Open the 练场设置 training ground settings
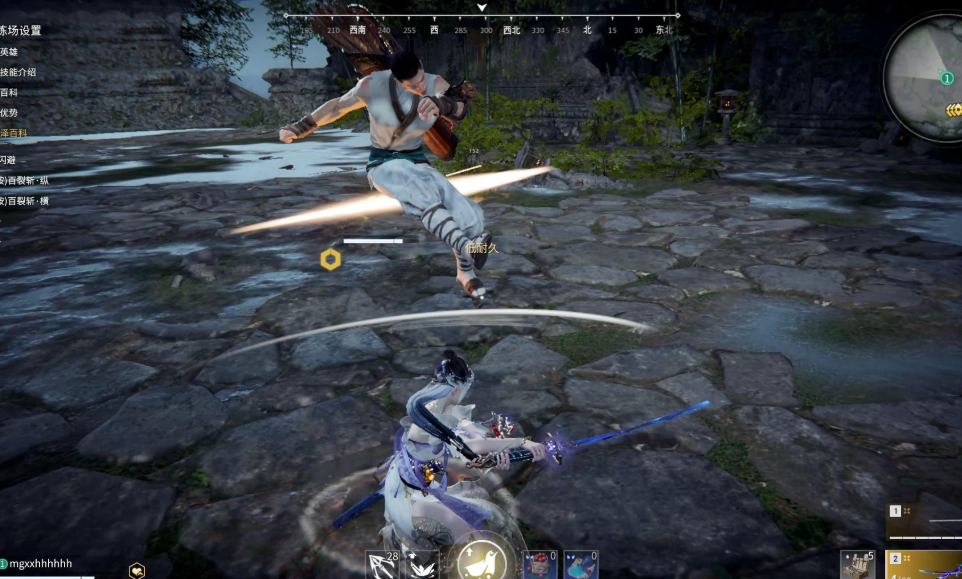The width and height of the screenshot is (962, 579). tap(20, 31)
